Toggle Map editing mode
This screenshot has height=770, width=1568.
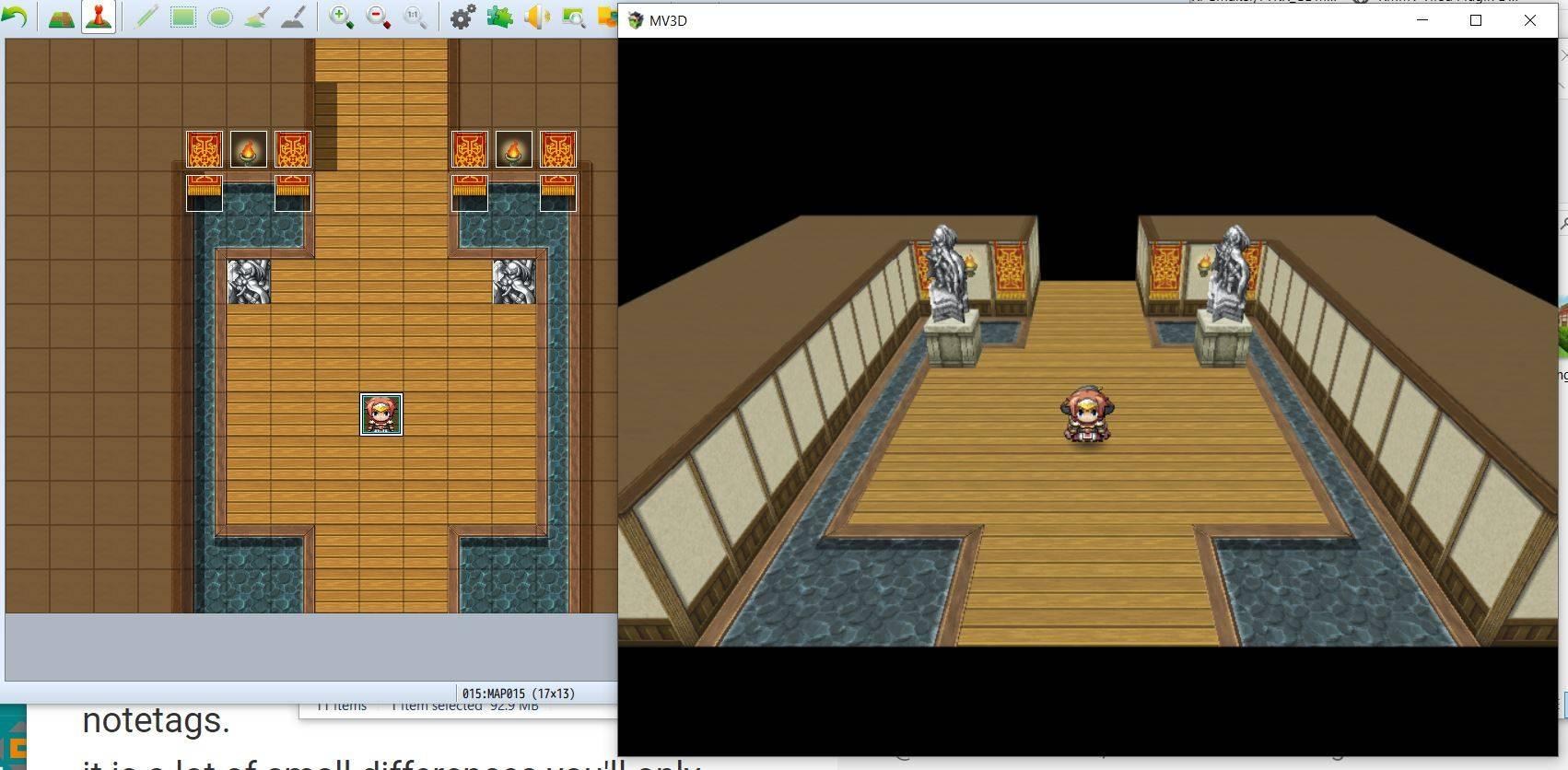[x=61, y=17]
